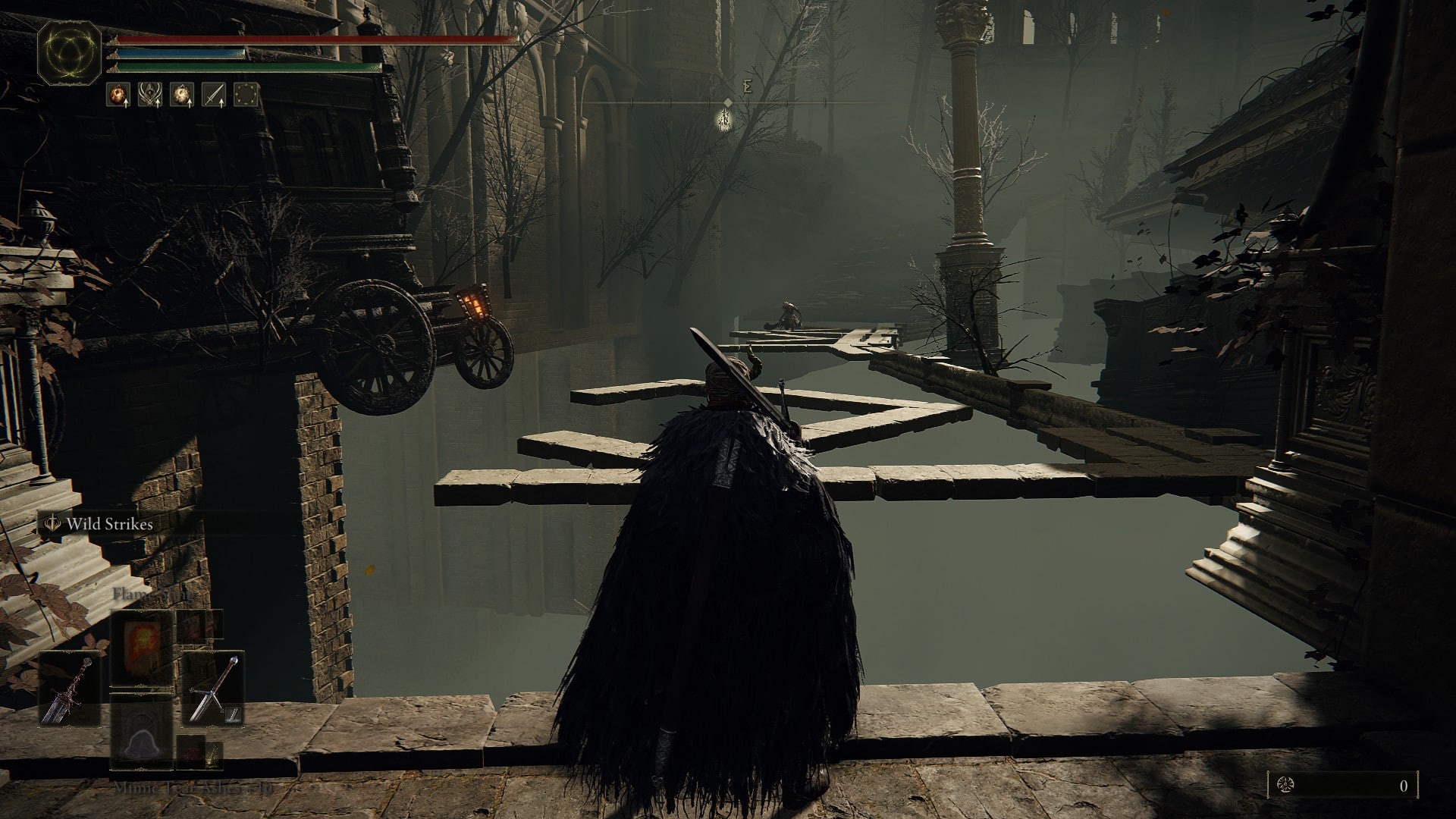
Task: Click the sword-shaped weapon buff icon
Action: point(215,95)
